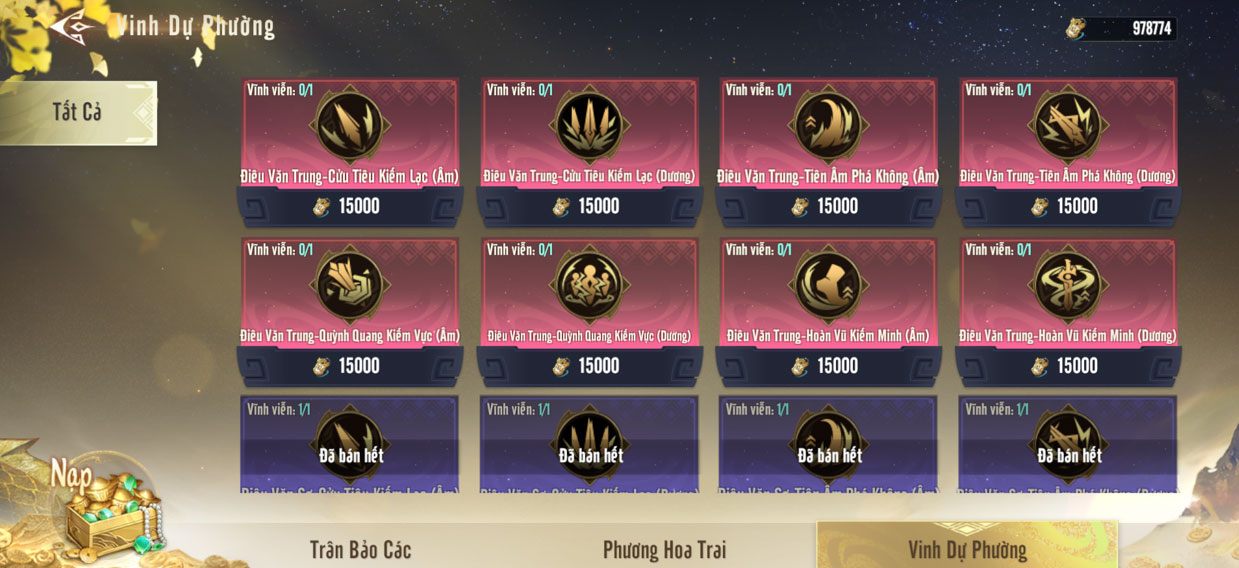Switch to the Phương Hoa Trai tab
1239x568 pixels.
point(664,549)
